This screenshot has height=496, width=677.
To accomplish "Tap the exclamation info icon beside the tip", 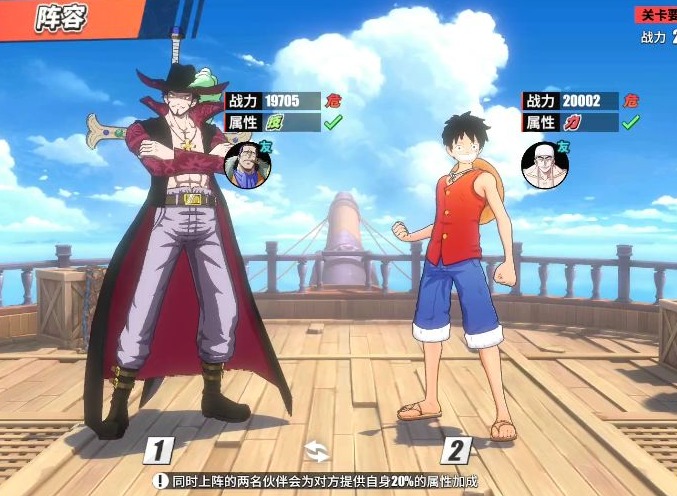I will click(x=159, y=481).
